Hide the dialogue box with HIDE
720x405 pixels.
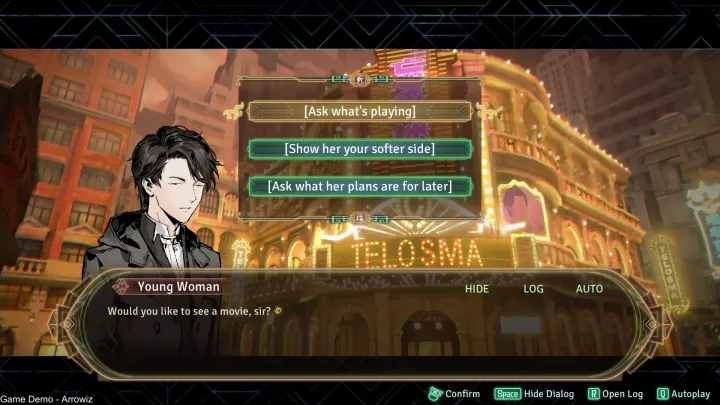click(x=477, y=289)
